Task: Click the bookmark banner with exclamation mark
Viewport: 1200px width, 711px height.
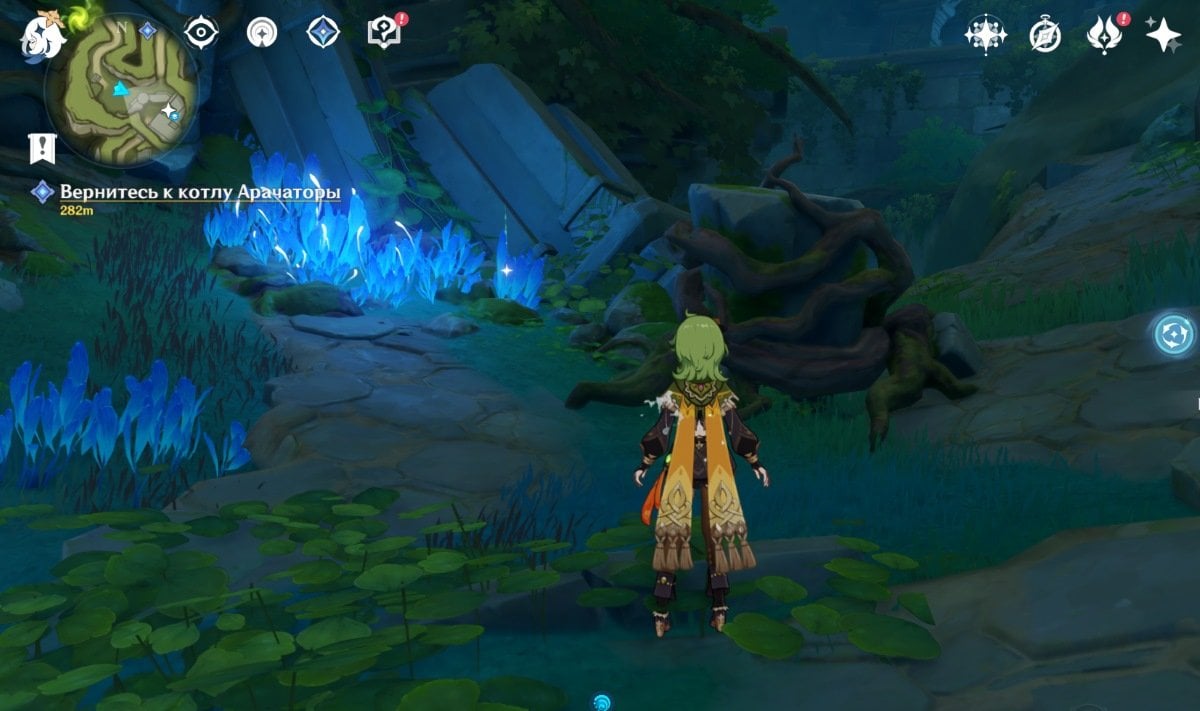Action: (x=42, y=148)
